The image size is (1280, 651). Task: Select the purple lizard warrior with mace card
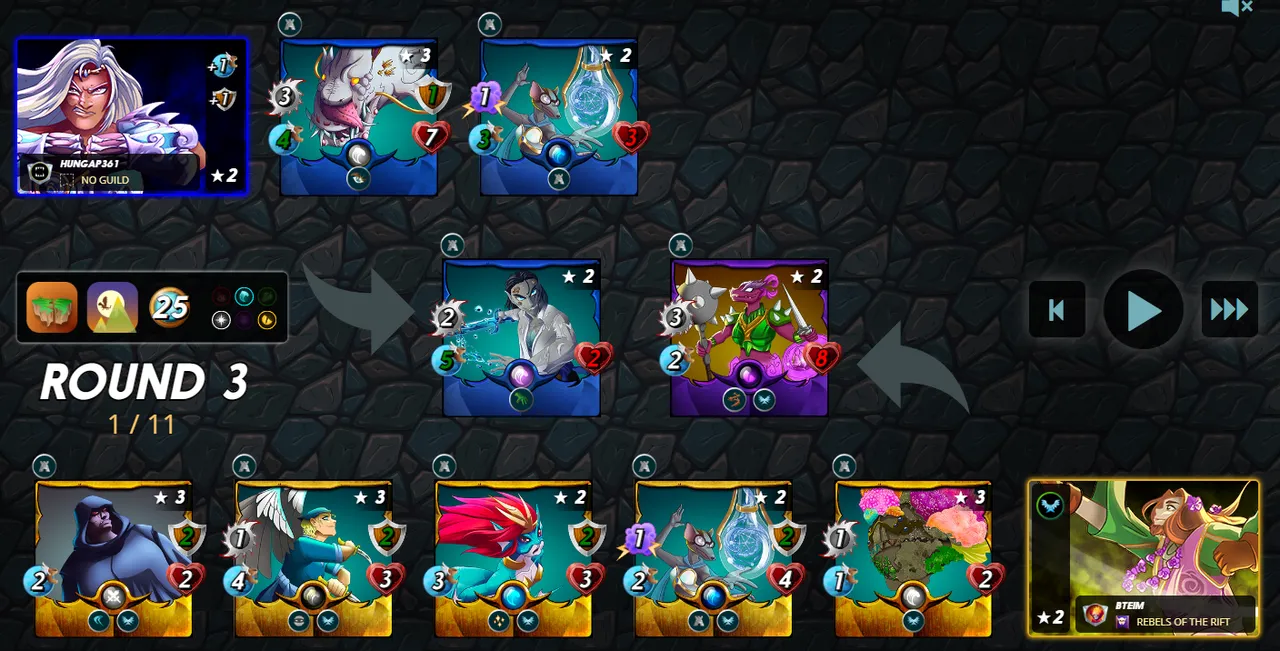click(x=749, y=336)
